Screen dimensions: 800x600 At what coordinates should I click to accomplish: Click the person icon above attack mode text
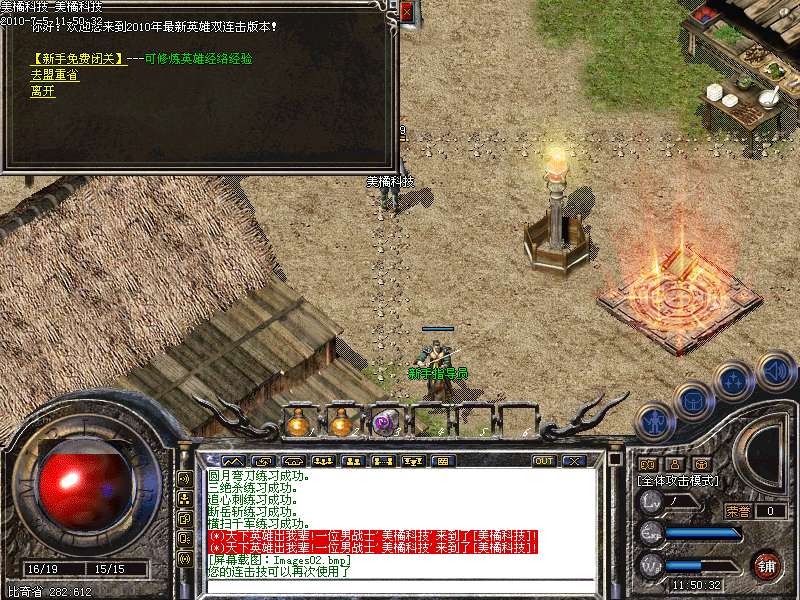(x=674, y=464)
